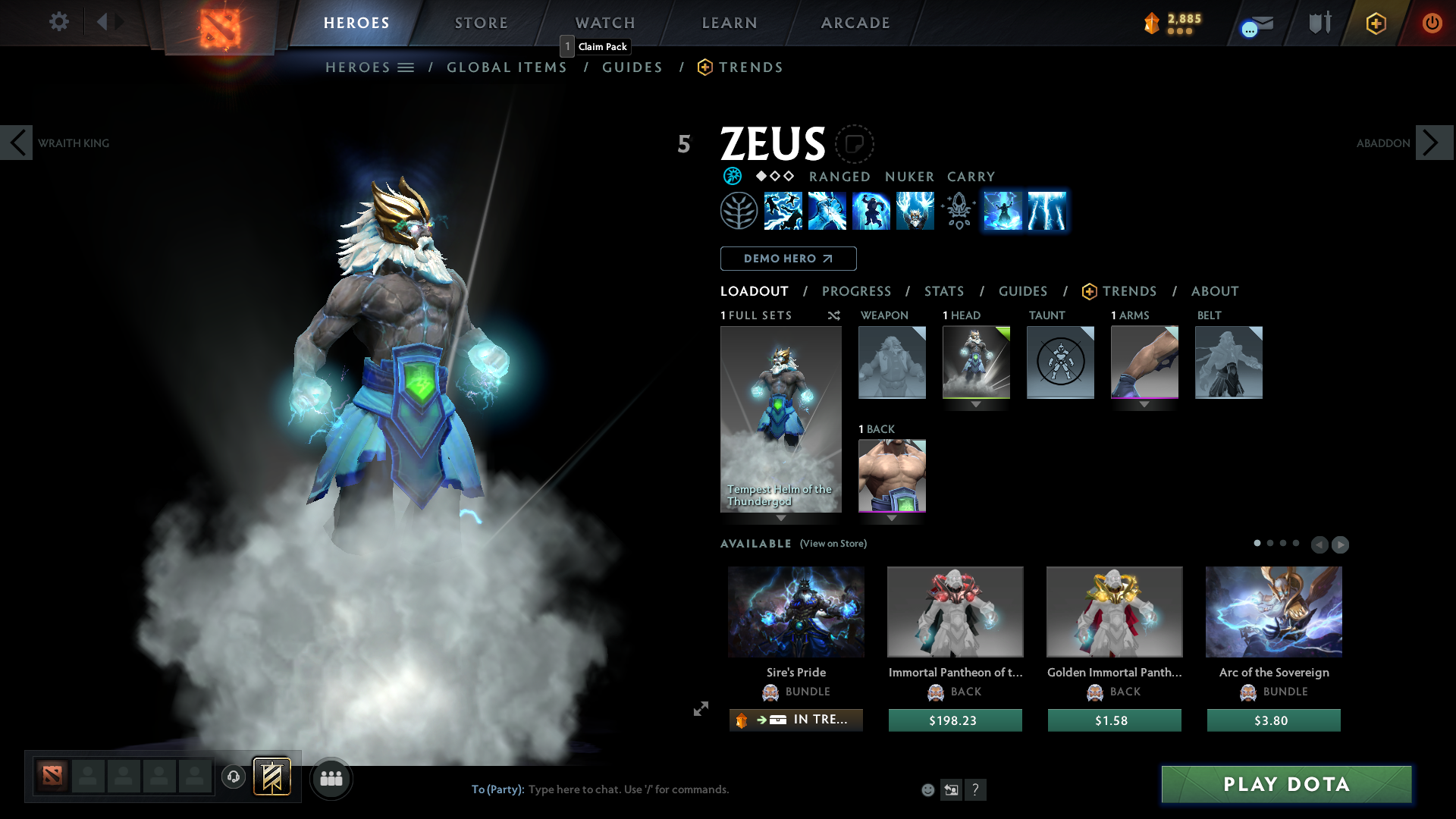Open the friend finder grid icon
Image resolution: width=1456 pixels, height=819 pixels.
point(331,777)
